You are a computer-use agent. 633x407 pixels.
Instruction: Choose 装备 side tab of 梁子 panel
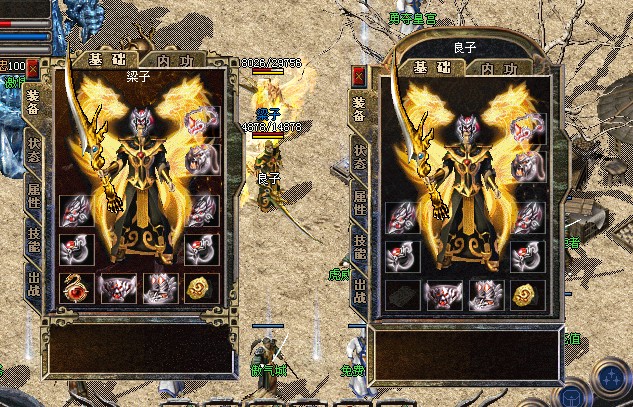click(34, 101)
